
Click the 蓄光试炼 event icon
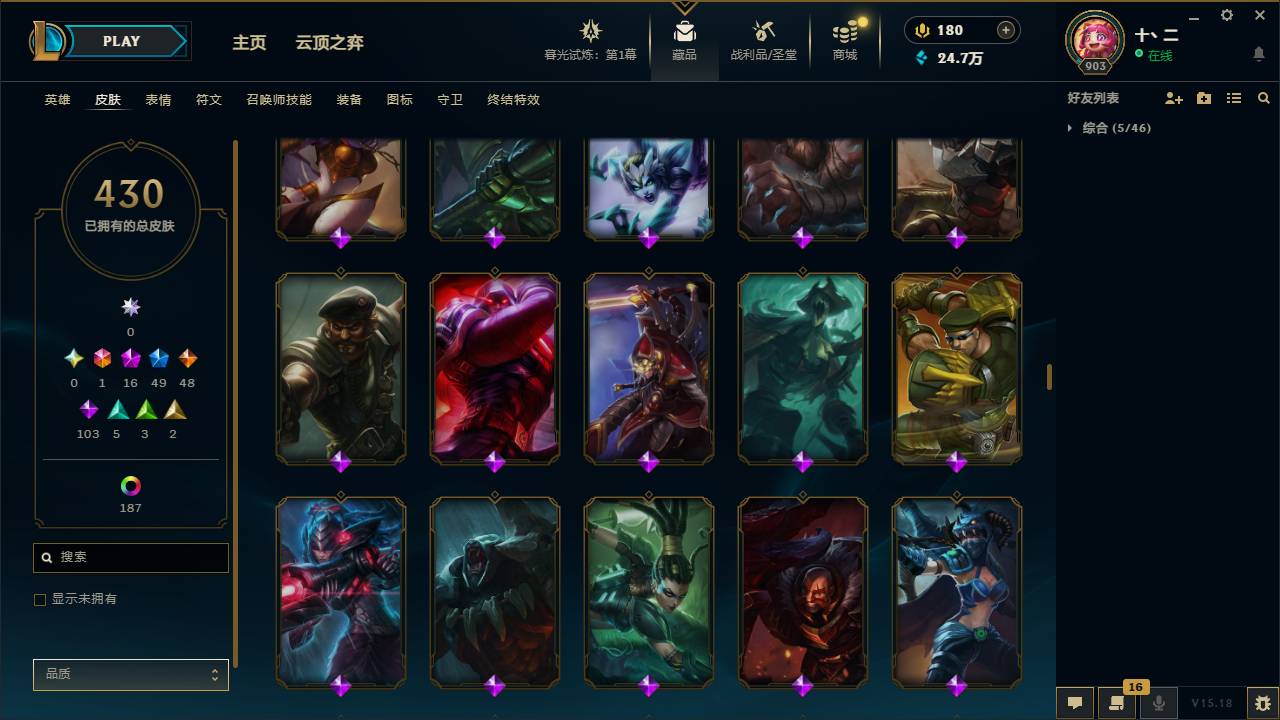coord(590,30)
